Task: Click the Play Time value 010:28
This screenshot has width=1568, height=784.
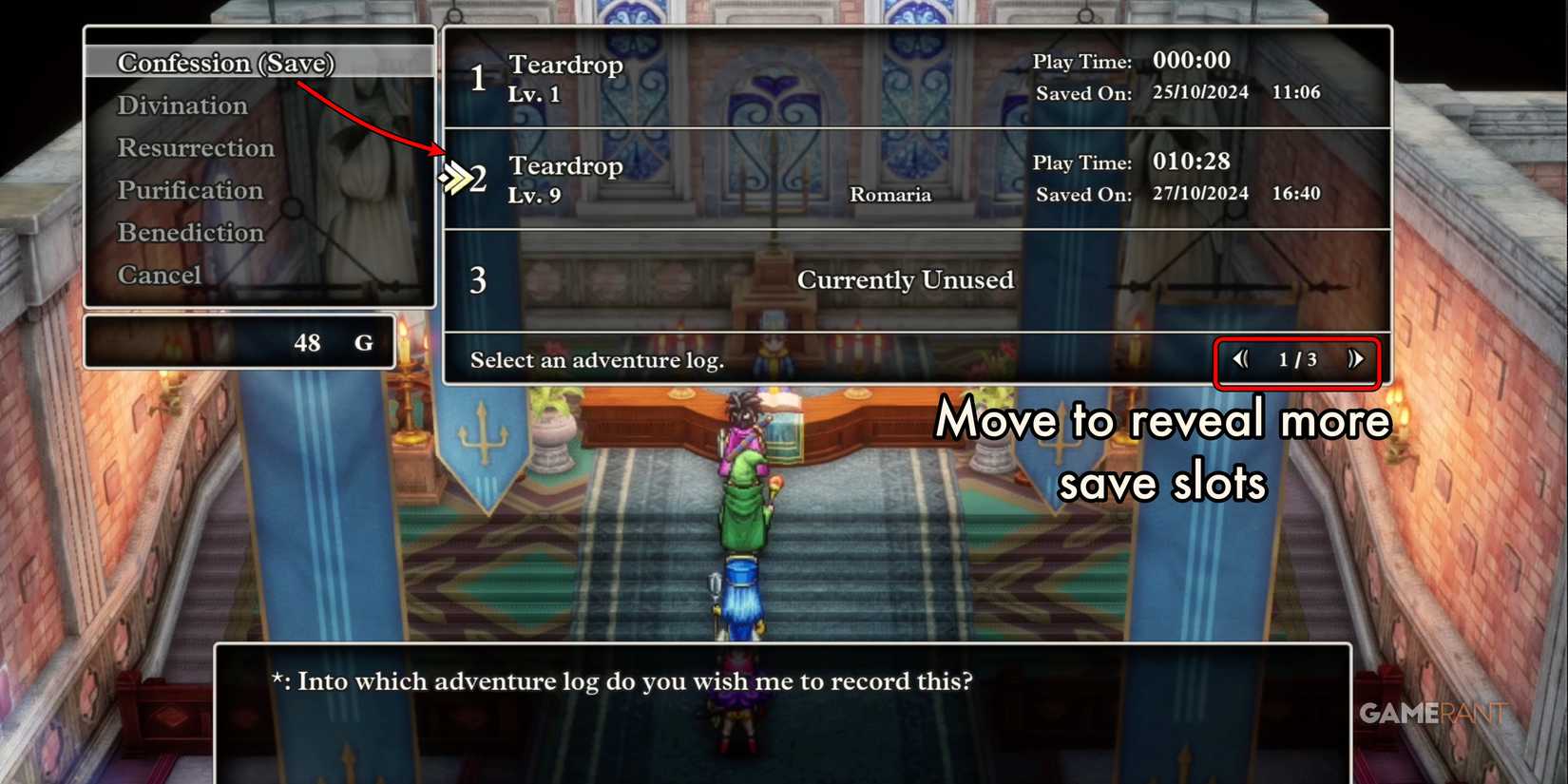Action: click(1191, 162)
